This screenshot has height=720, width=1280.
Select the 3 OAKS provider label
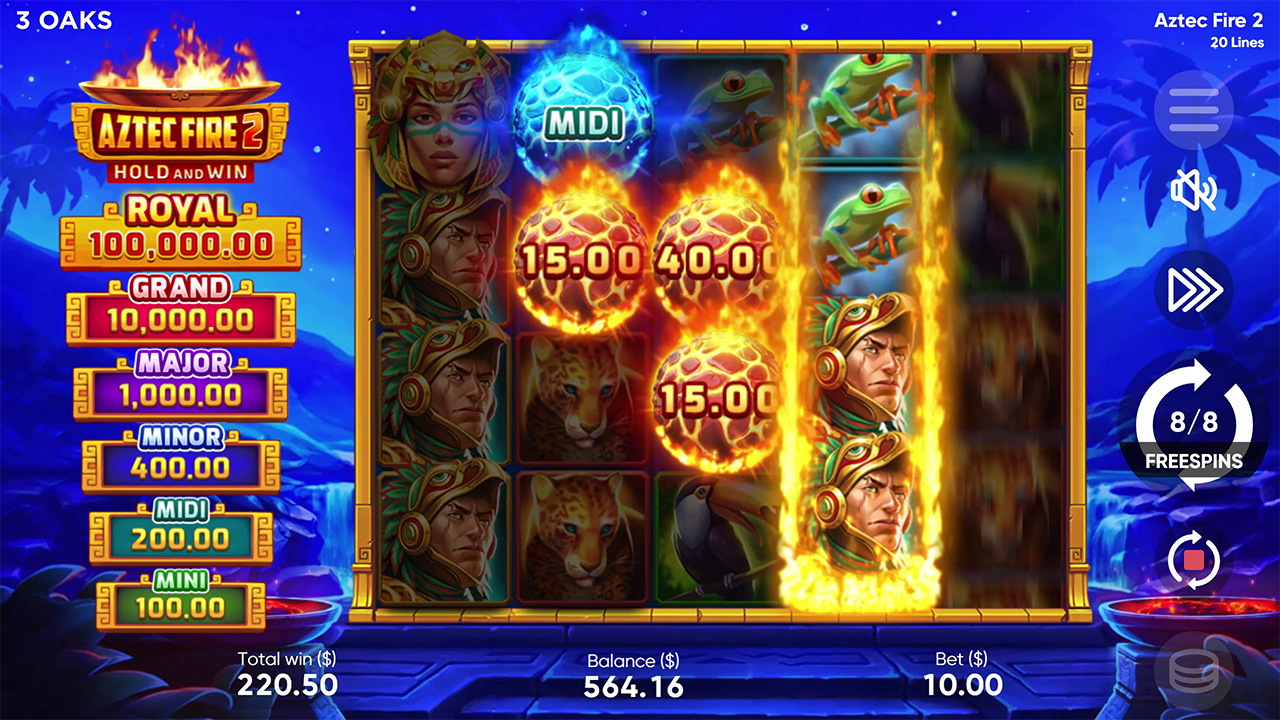tap(62, 20)
